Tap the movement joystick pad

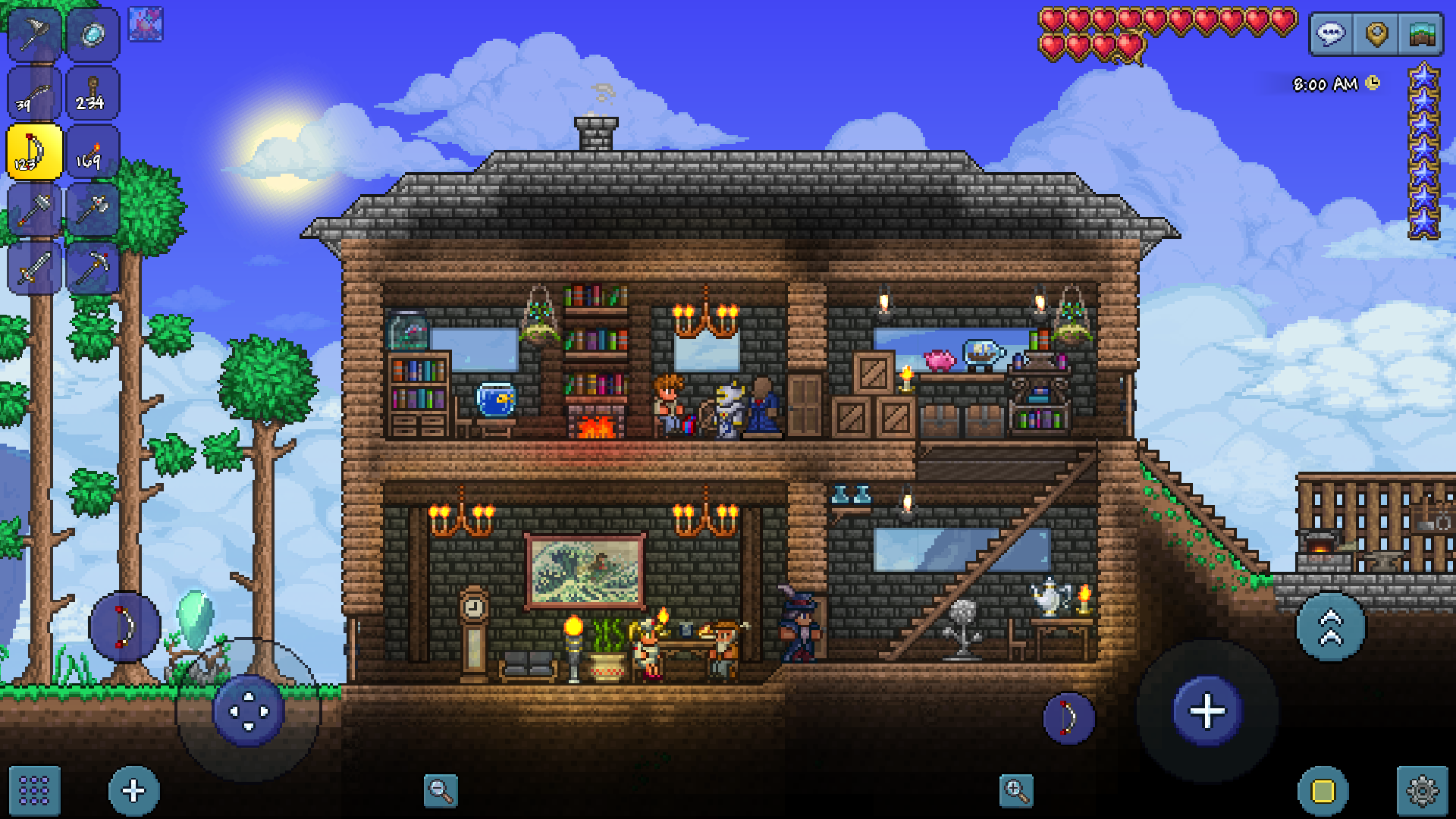tap(250, 711)
